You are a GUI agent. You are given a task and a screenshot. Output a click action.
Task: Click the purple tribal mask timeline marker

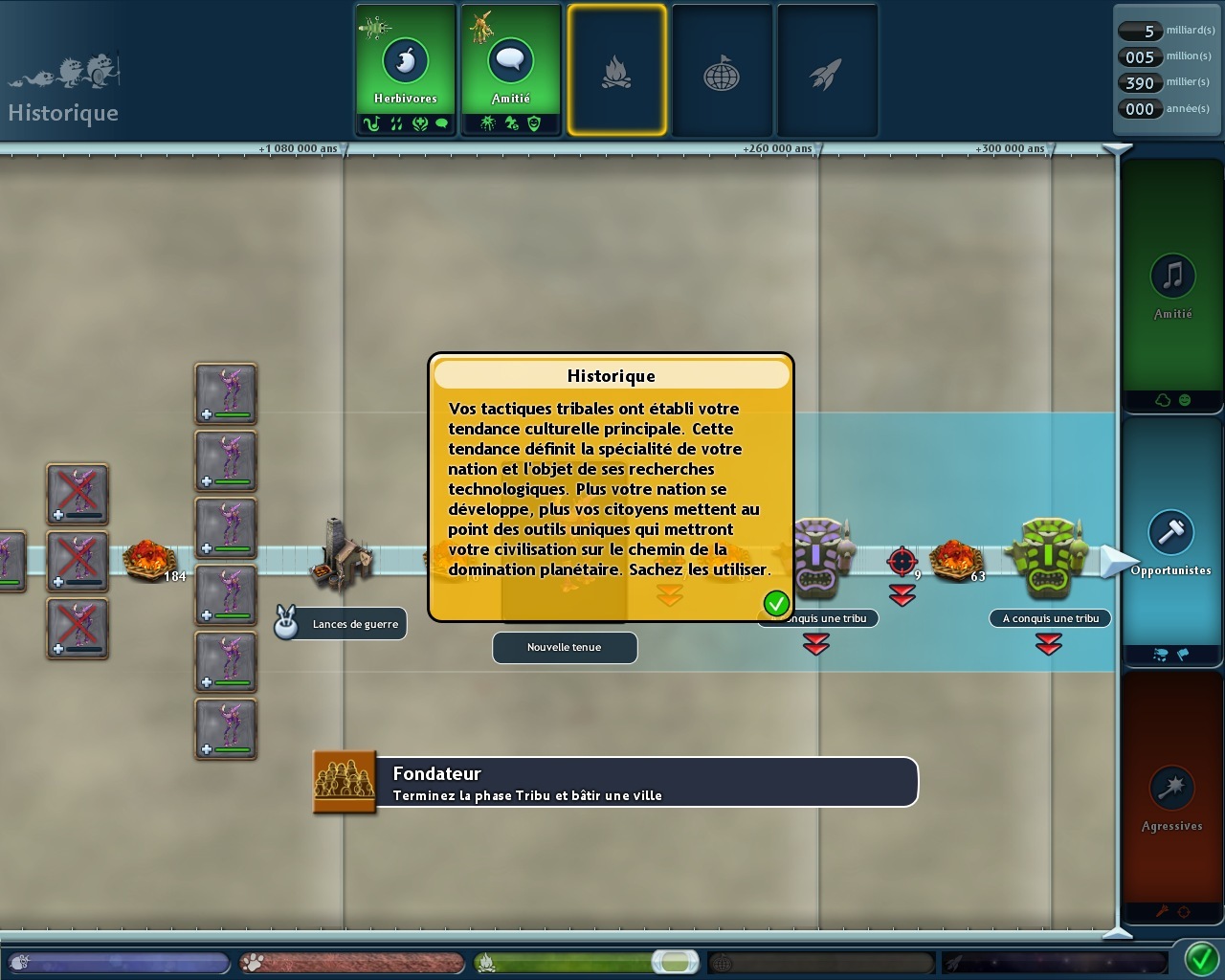tap(819, 557)
